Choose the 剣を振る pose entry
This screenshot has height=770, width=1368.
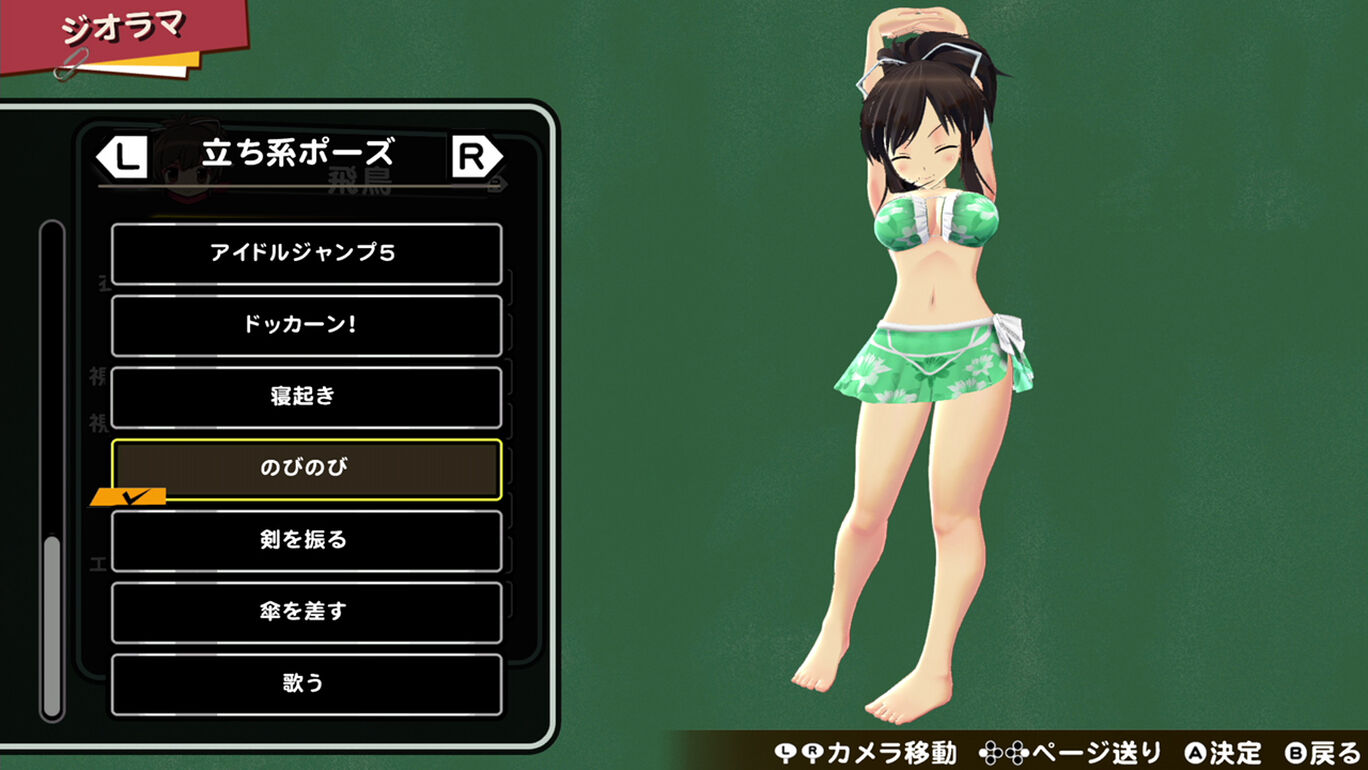pos(306,541)
